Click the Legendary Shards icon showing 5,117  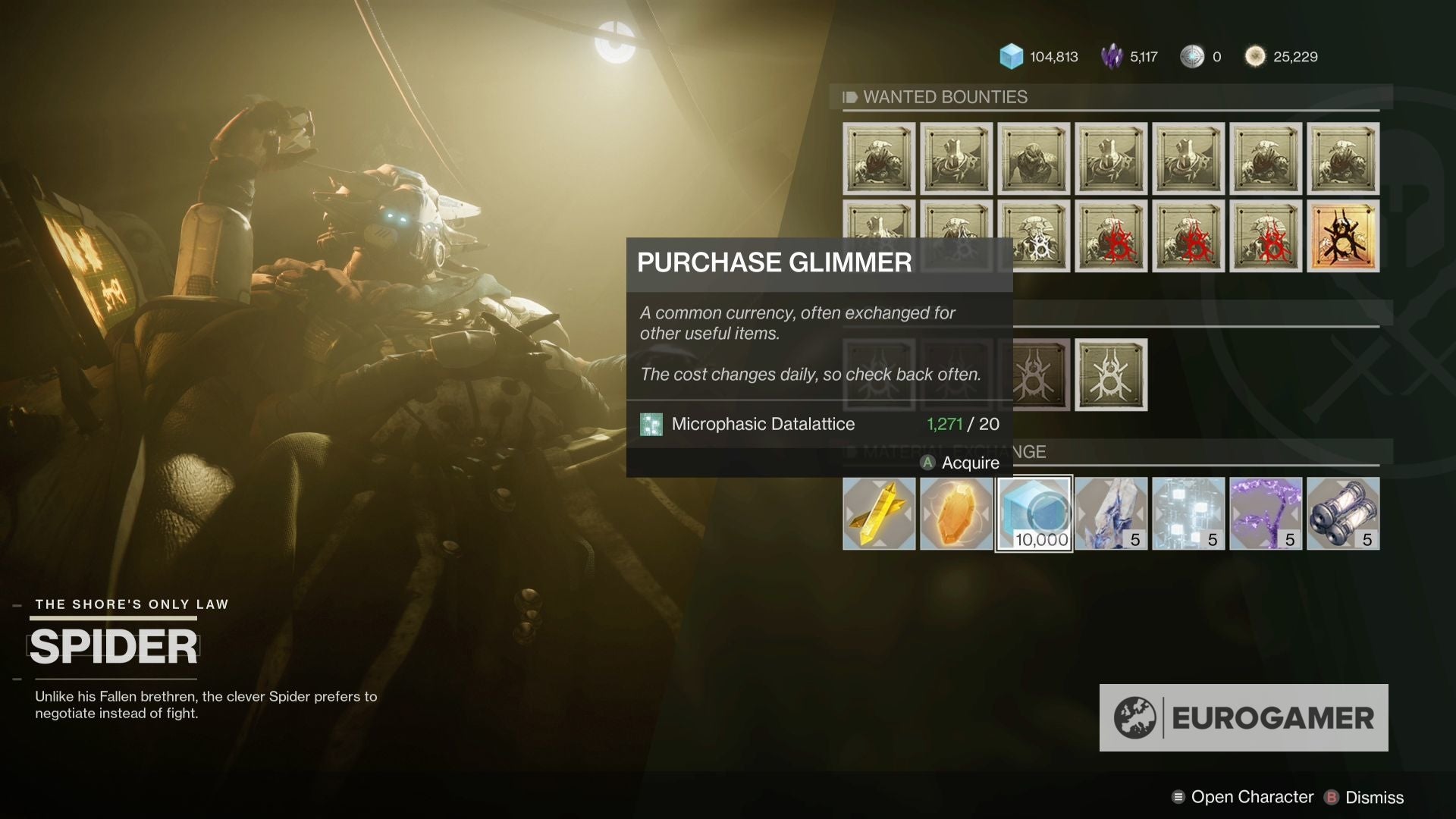click(1112, 55)
